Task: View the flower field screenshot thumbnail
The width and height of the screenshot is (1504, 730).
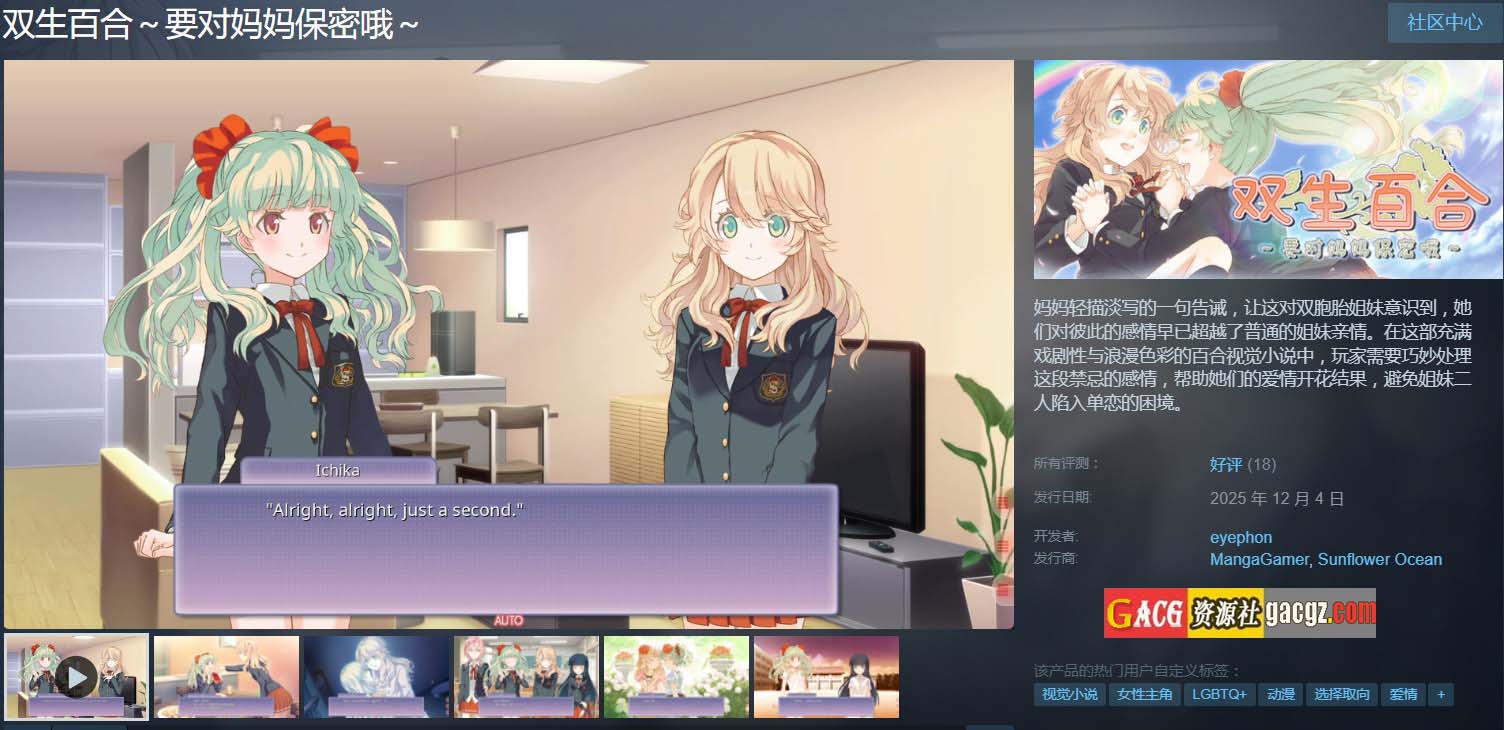Action: point(676,677)
